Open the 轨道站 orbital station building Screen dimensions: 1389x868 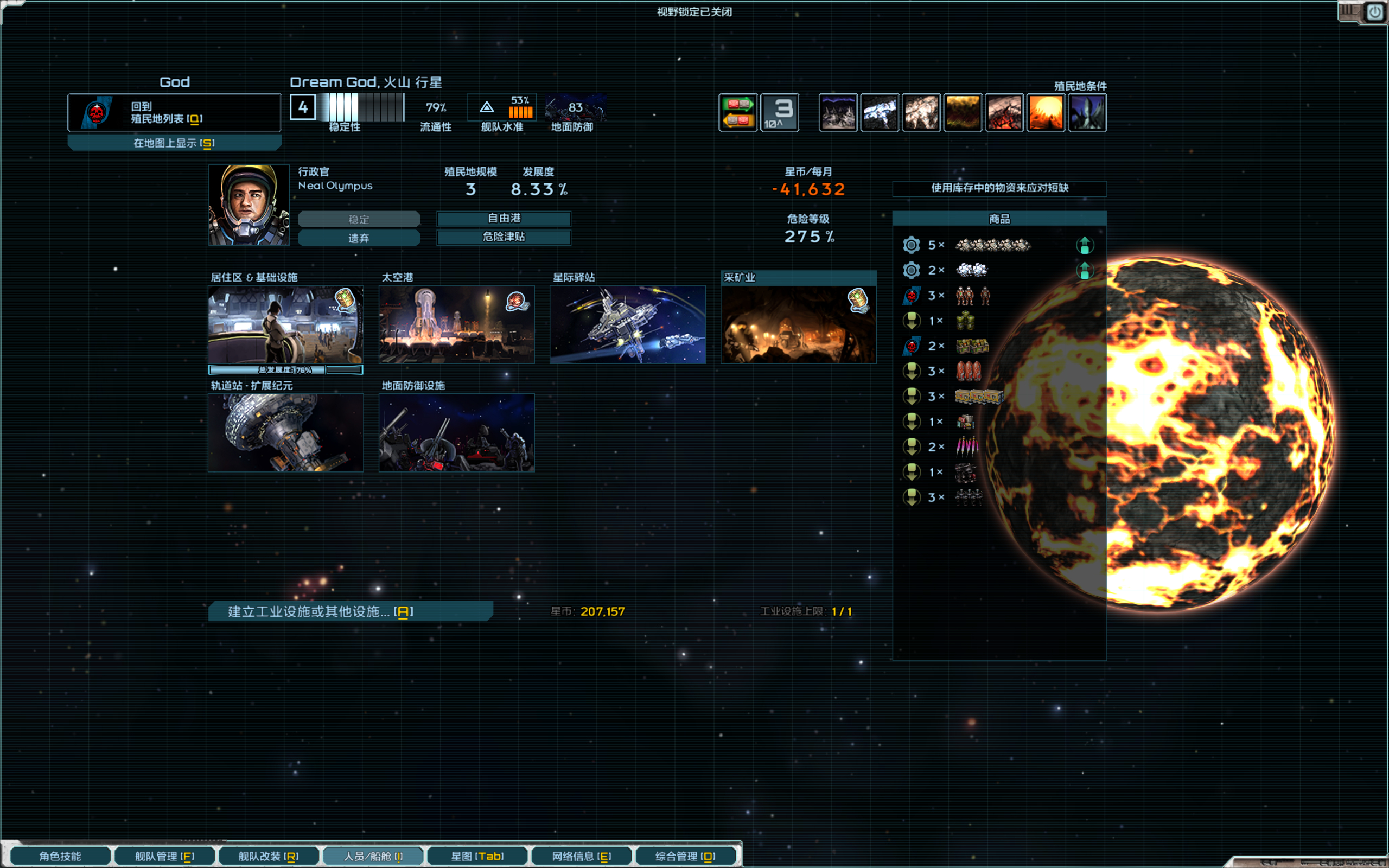point(285,432)
